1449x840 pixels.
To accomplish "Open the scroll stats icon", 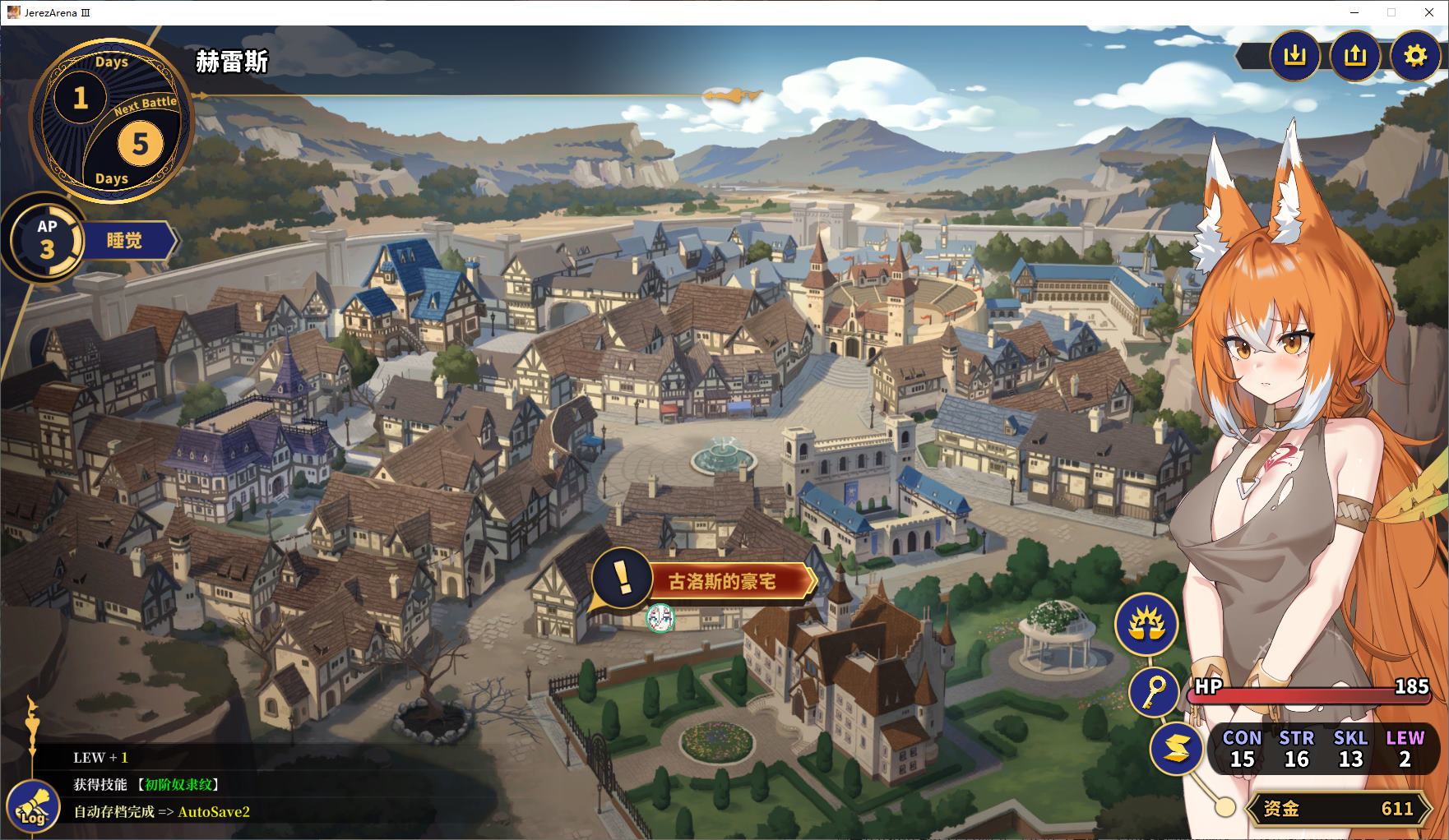I will [1177, 747].
